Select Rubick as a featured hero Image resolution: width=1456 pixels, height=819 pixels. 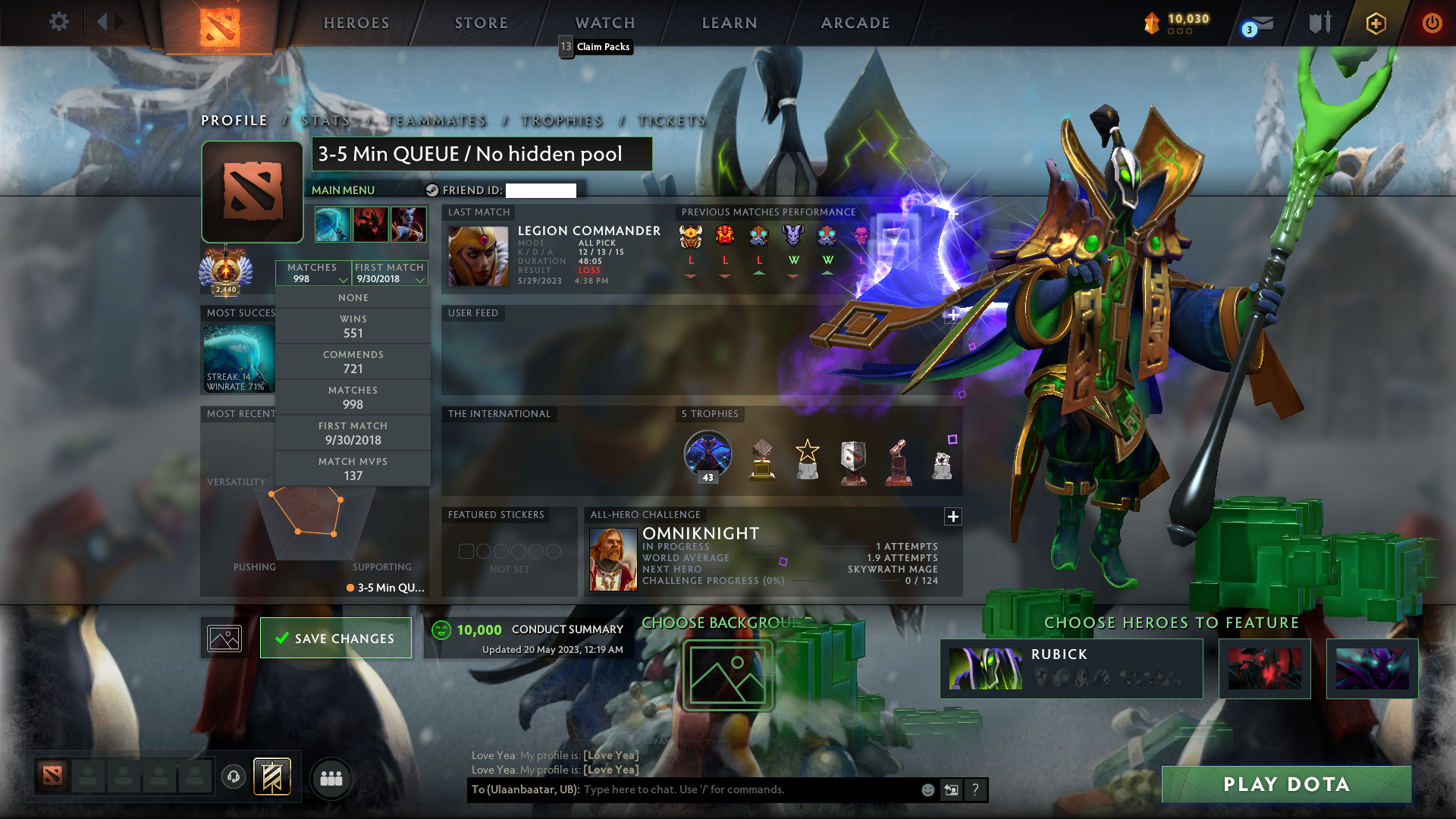pos(1072,668)
